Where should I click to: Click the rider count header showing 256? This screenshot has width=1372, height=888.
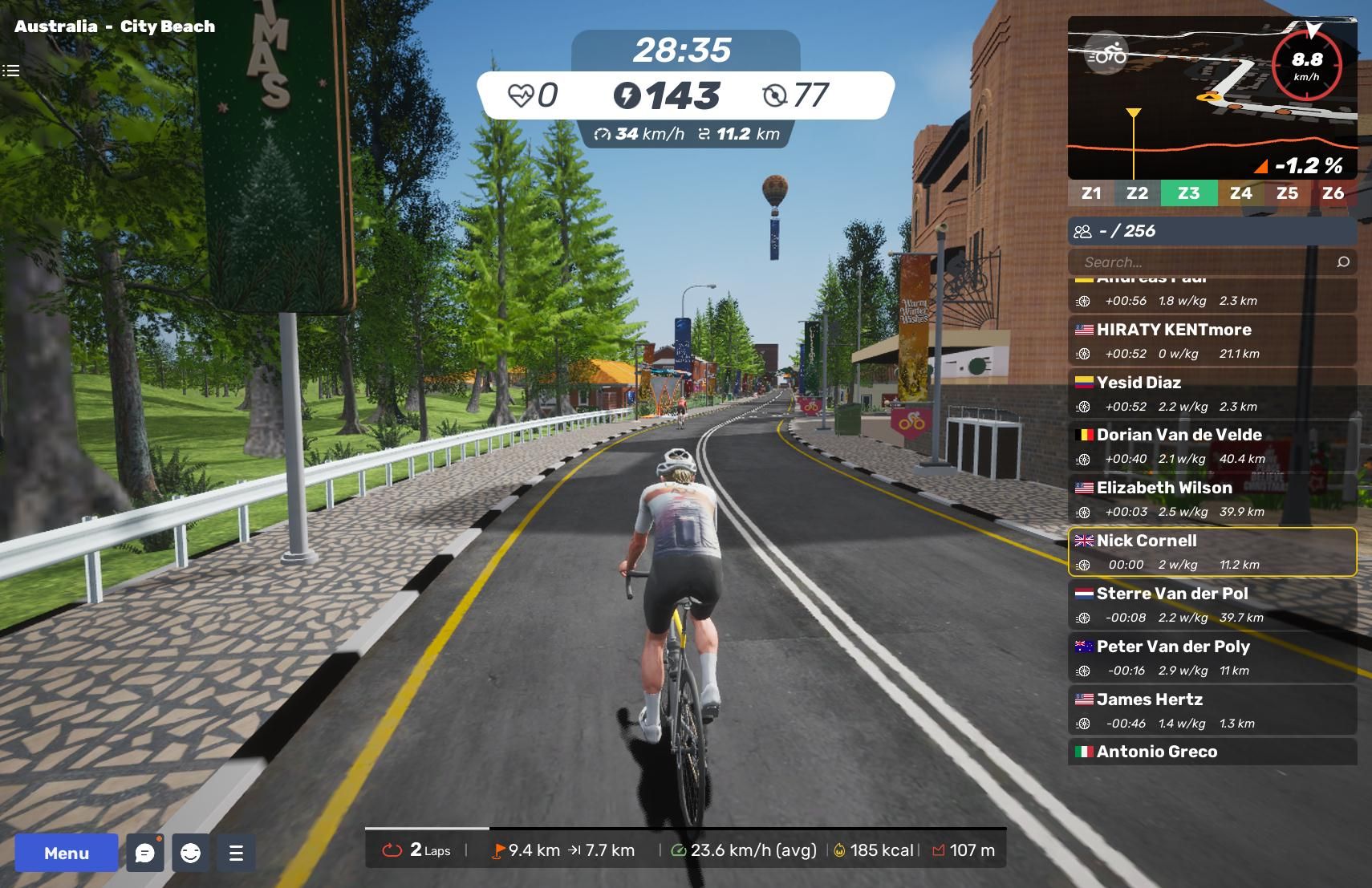[x=1212, y=231]
